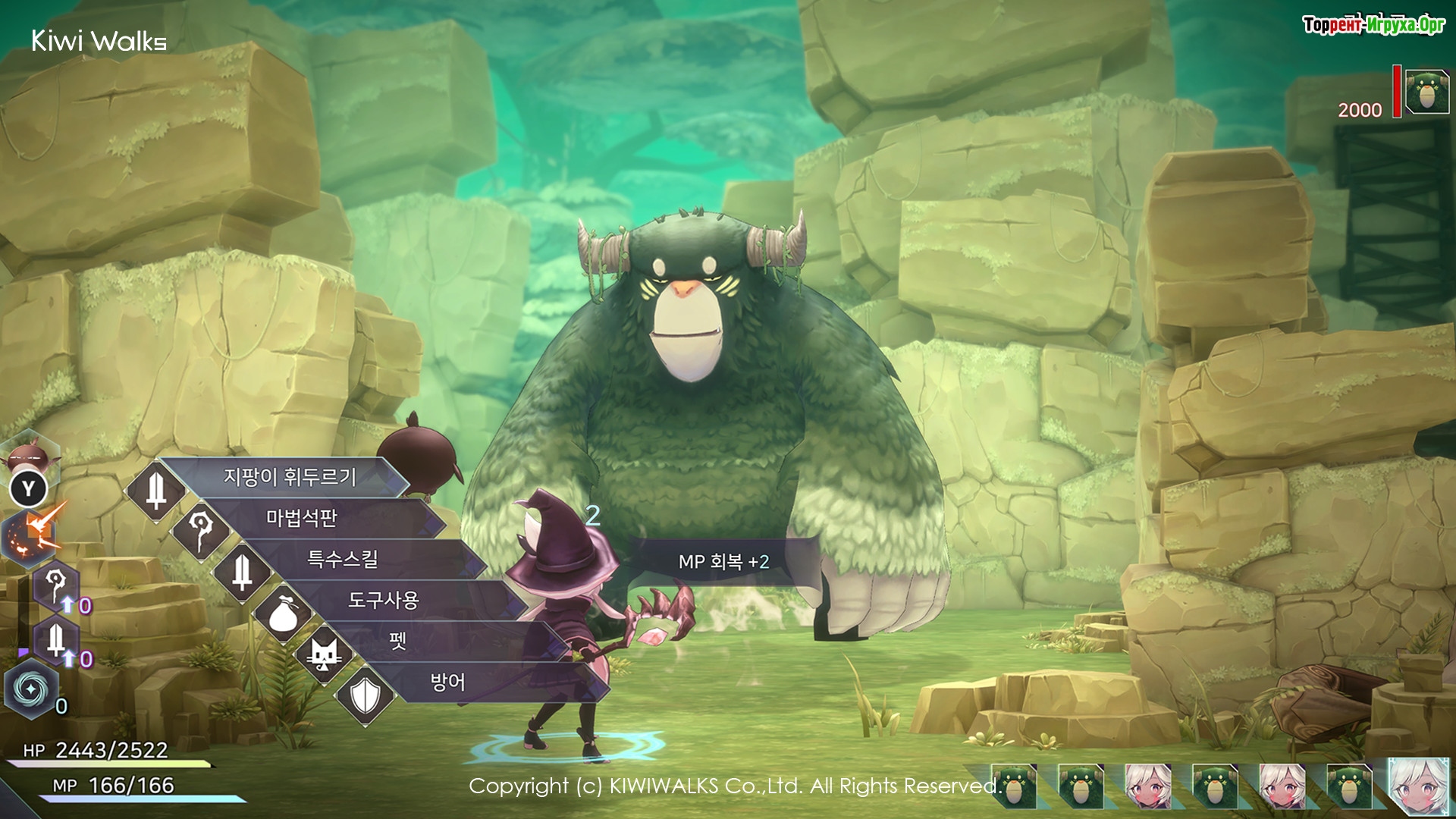Screen dimensions: 1456x819
Task: Click the Торрент-Игруха.Орг watermark
Action: point(1373,25)
